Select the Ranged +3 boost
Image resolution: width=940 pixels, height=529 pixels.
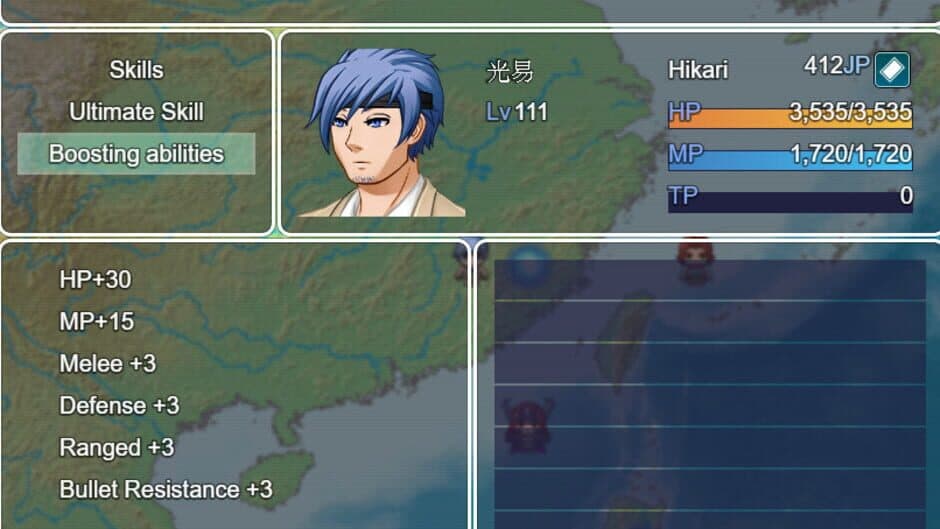(x=117, y=448)
